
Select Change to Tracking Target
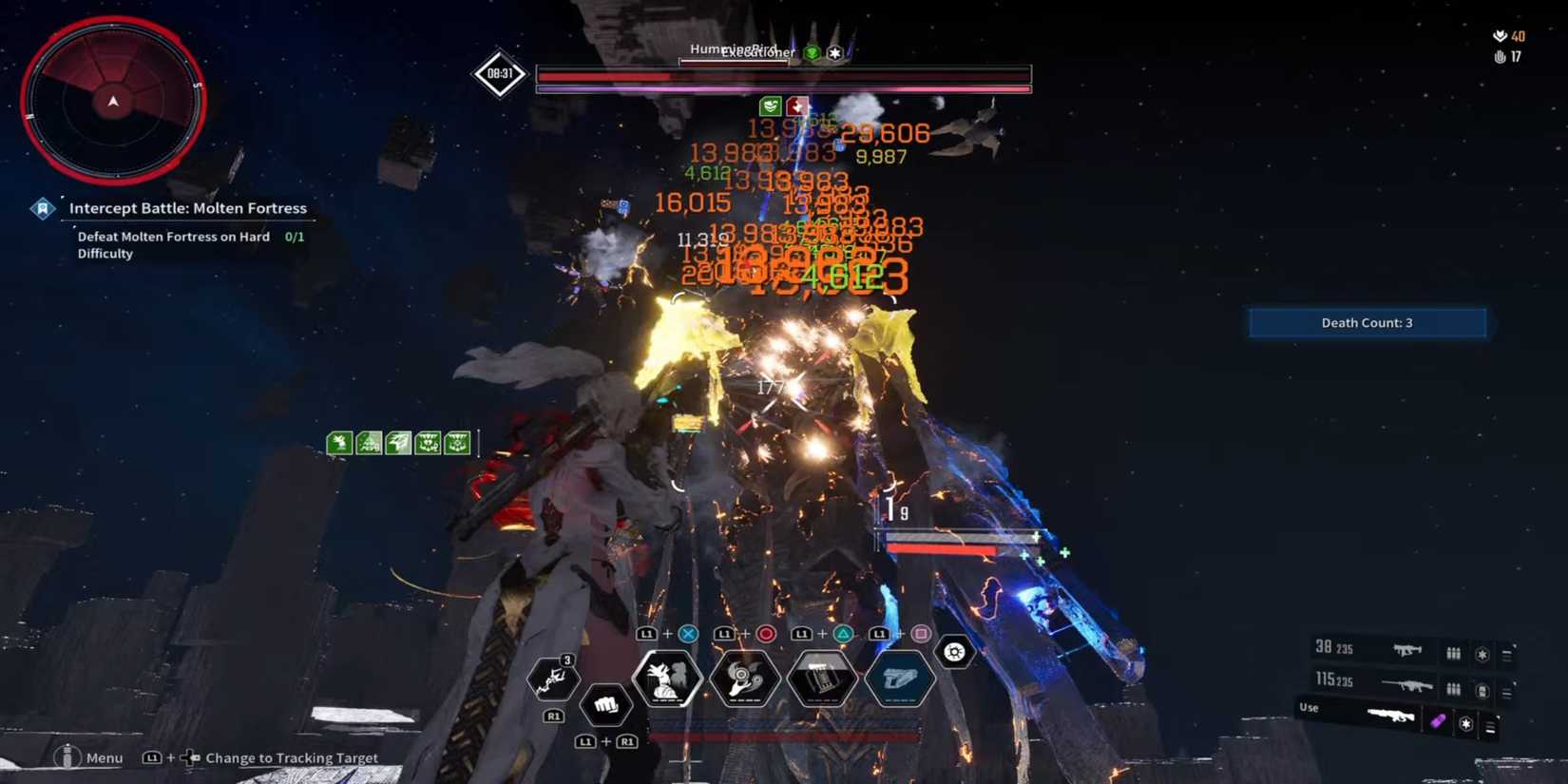tap(295, 757)
